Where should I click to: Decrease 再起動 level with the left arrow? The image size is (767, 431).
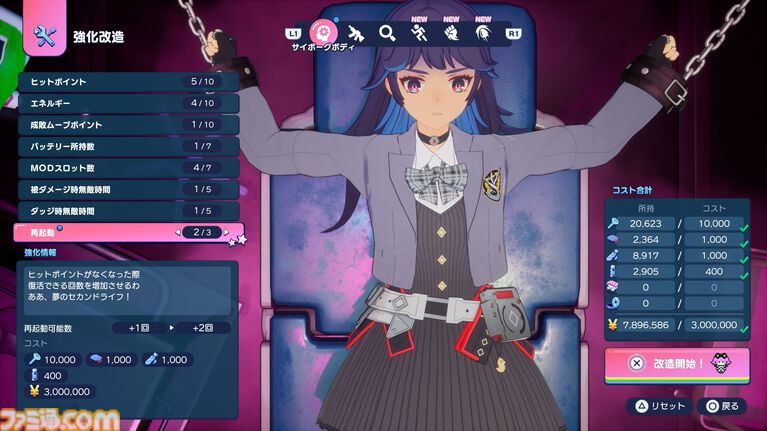click(180, 233)
